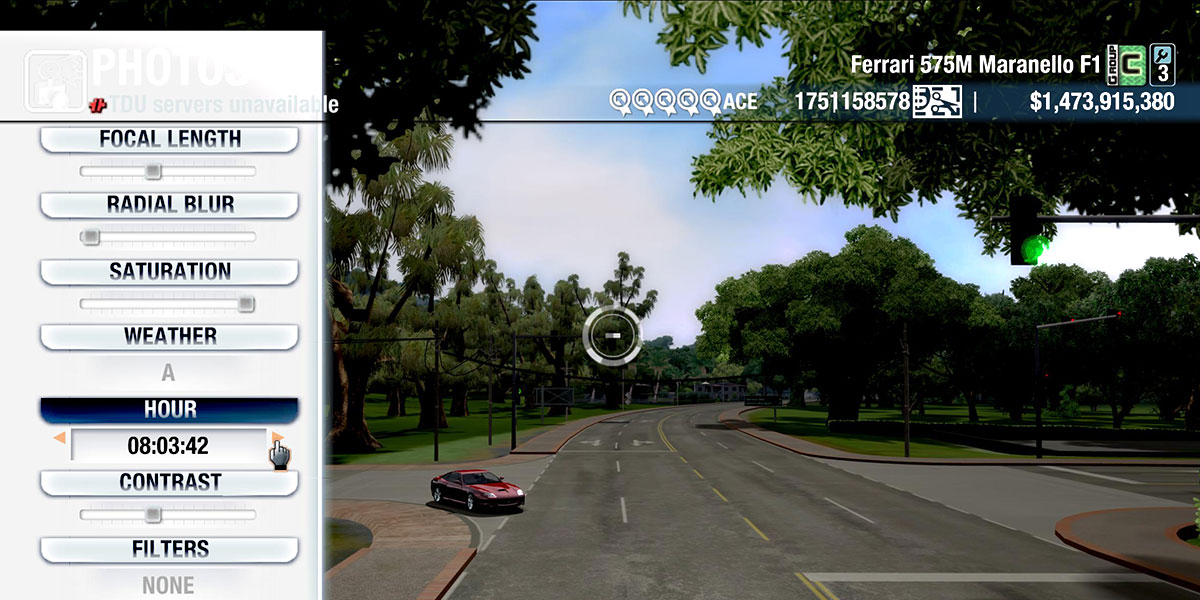This screenshot has height=600, width=1200.
Task: Select the highlighted Hour option
Action: click(x=169, y=410)
